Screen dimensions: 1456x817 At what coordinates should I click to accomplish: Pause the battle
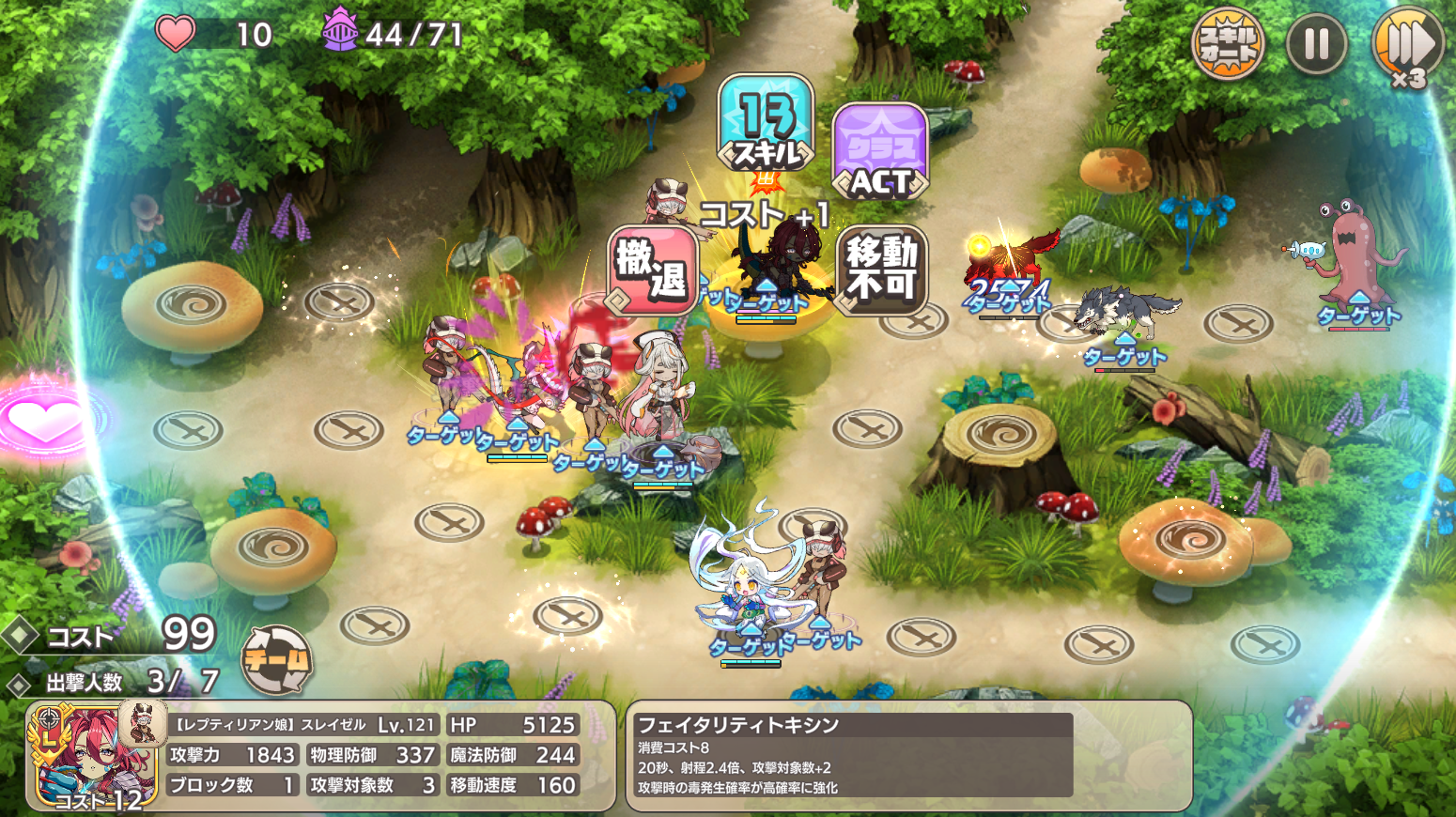pos(1316,43)
